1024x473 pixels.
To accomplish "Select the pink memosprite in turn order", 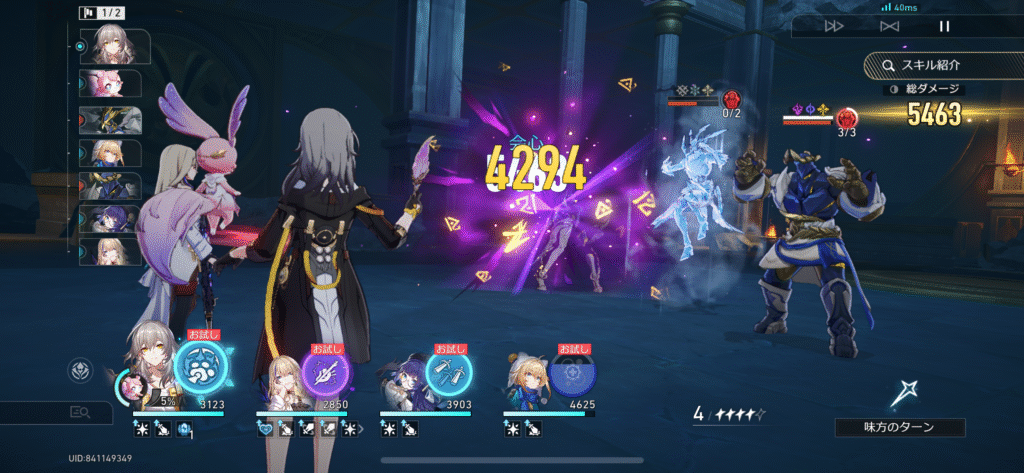I will pos(112,83).
